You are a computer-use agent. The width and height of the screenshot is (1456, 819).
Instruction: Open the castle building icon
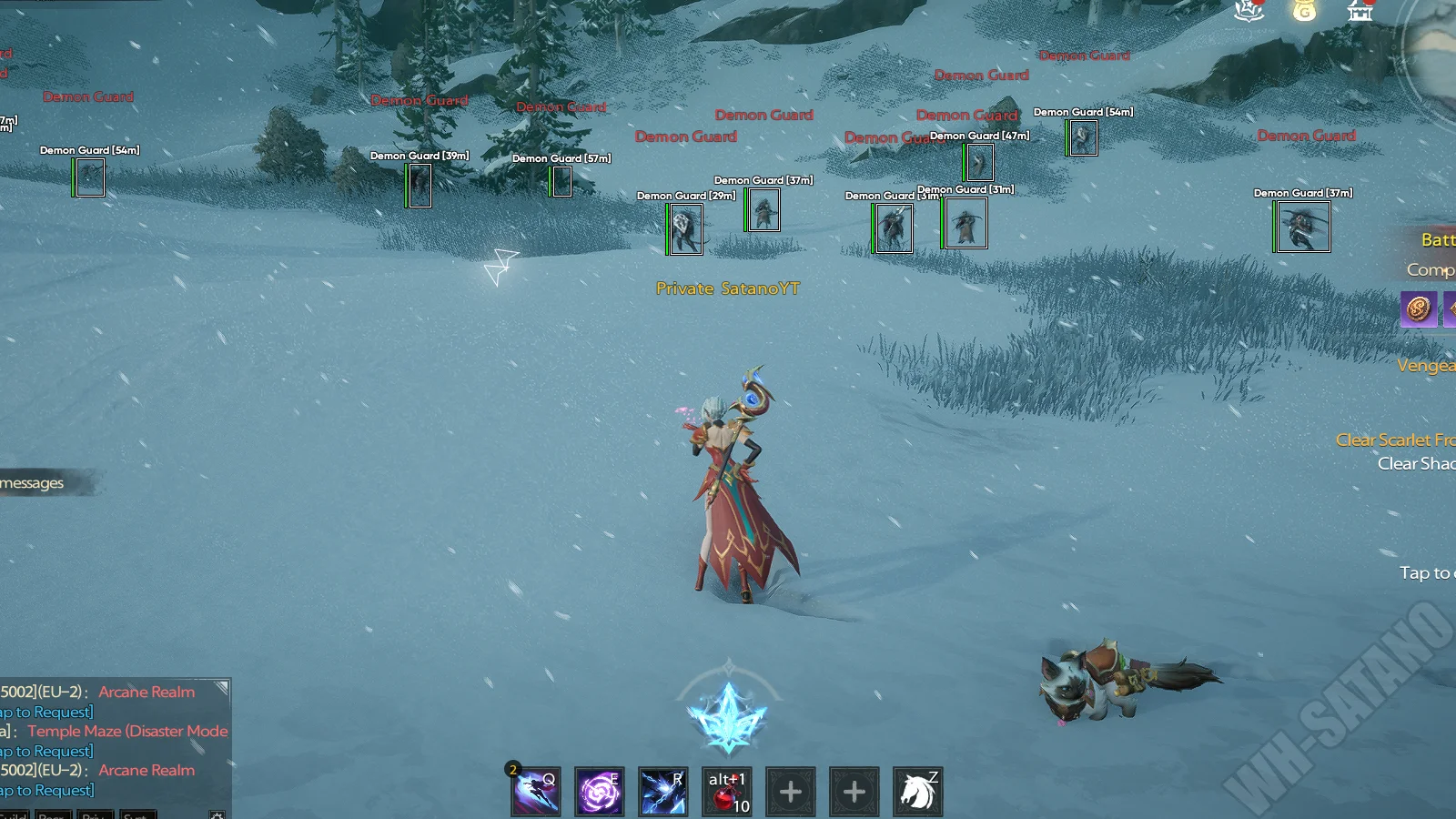(x=1360, y=11)
